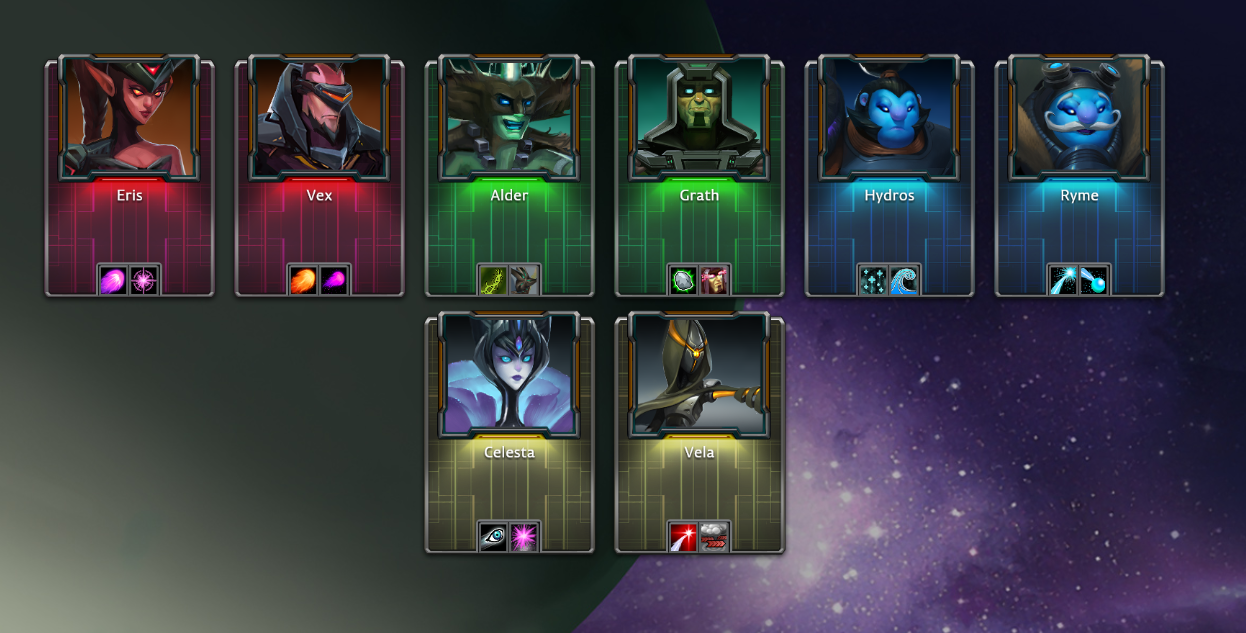Click Alder's green thorn vine ability icon
1246x633 pixels.
pyautogui.click(x=494, y=281)
